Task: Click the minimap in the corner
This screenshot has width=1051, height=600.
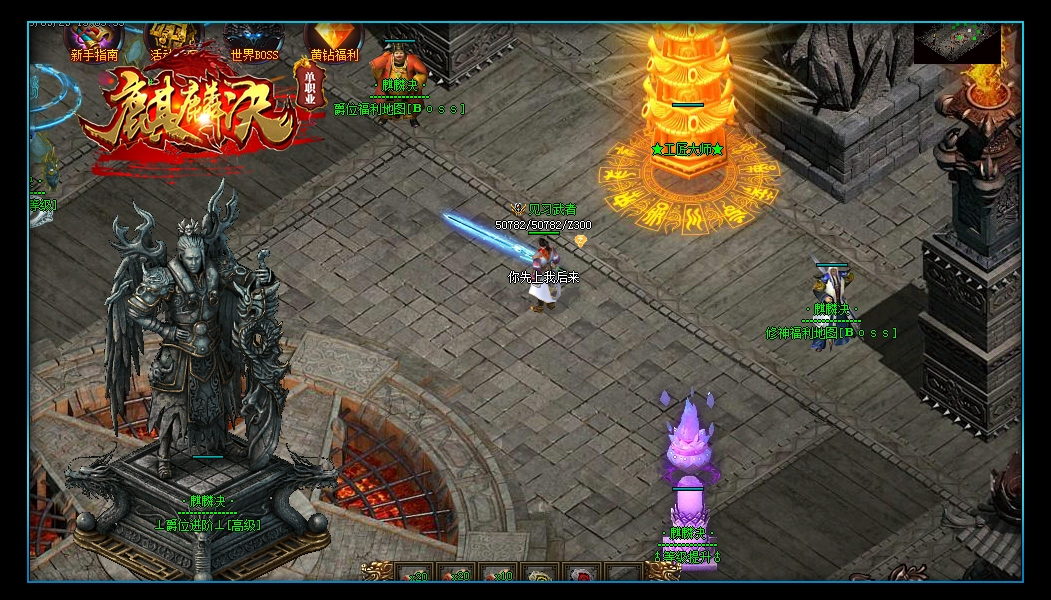Action: click(x=957, y=43)
